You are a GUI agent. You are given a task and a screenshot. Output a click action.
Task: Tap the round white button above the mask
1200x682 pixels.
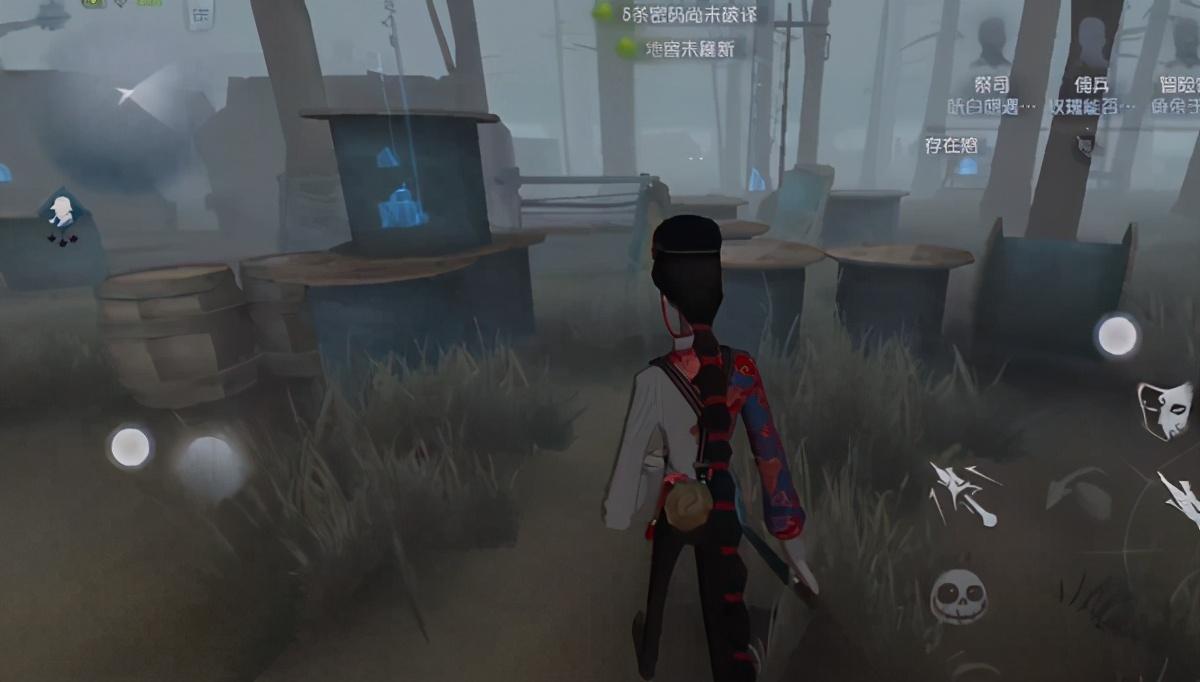pyautogui.click(x=1117, y=336)
